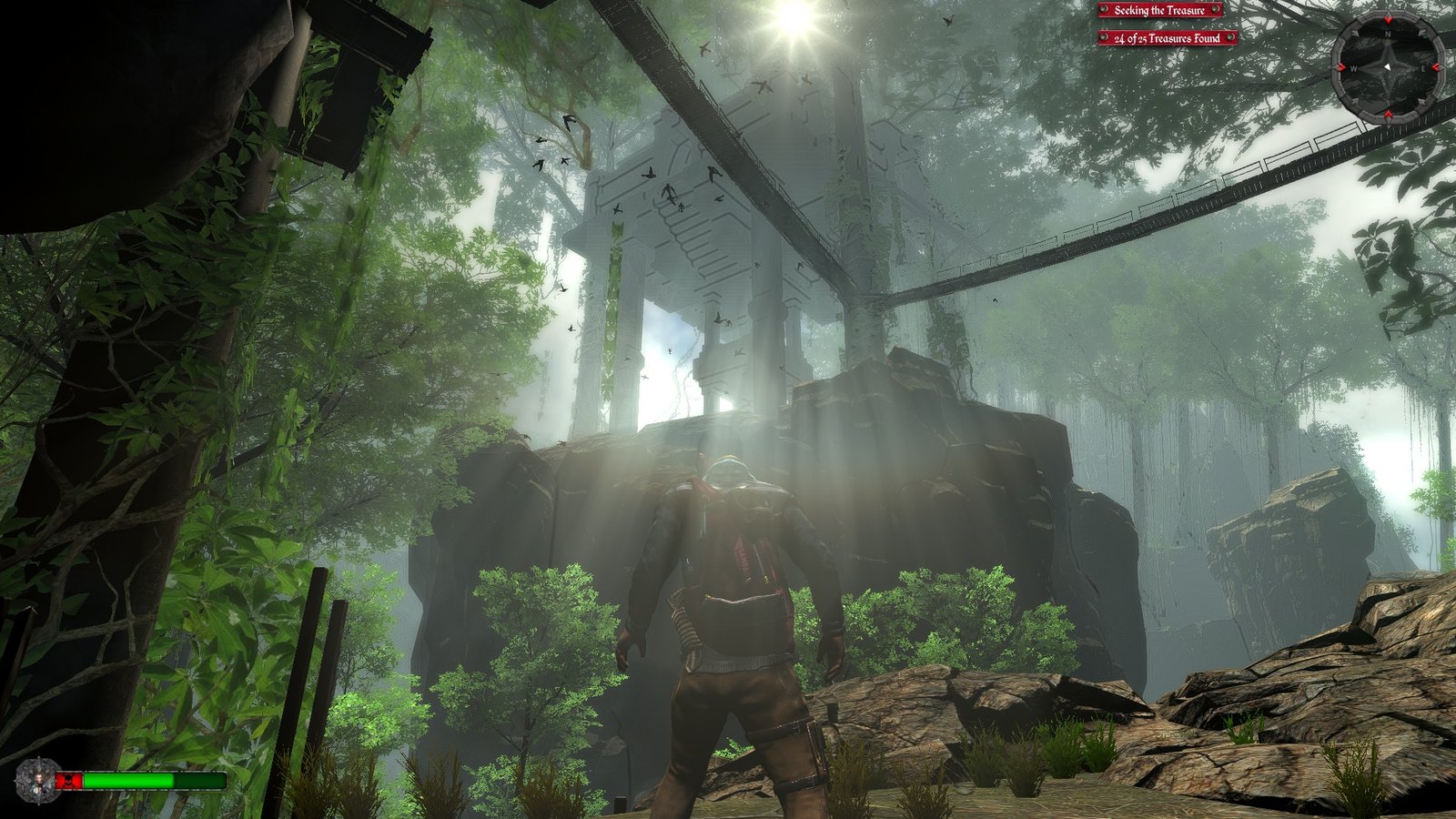Image resolution: width=1456 pixels, height=819 pixels.
Task: Click the character portrait emblem
Action: pyautogui.click(x=38, y=781)
